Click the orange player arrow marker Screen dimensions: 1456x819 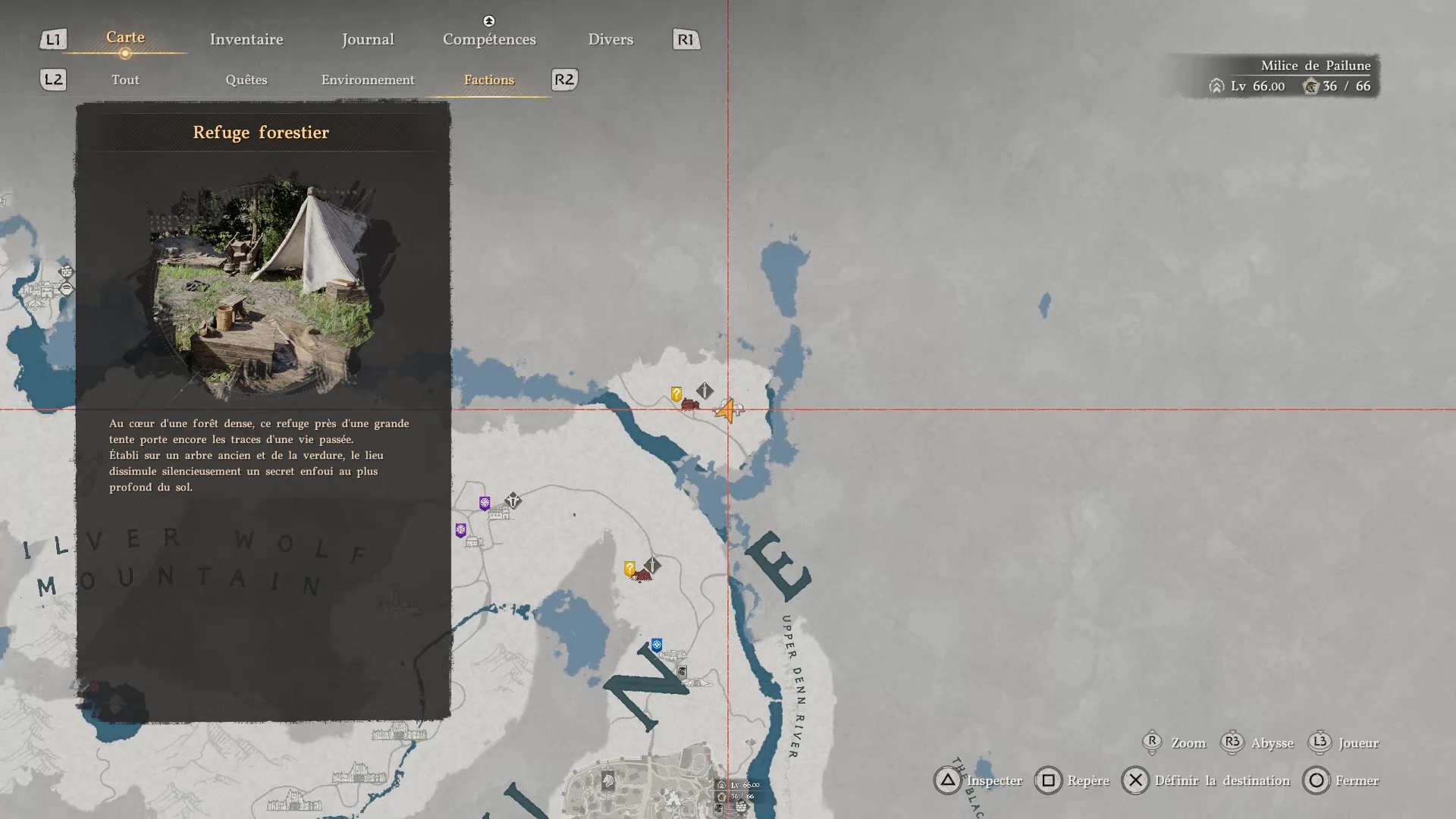click(x=726, y=411)
